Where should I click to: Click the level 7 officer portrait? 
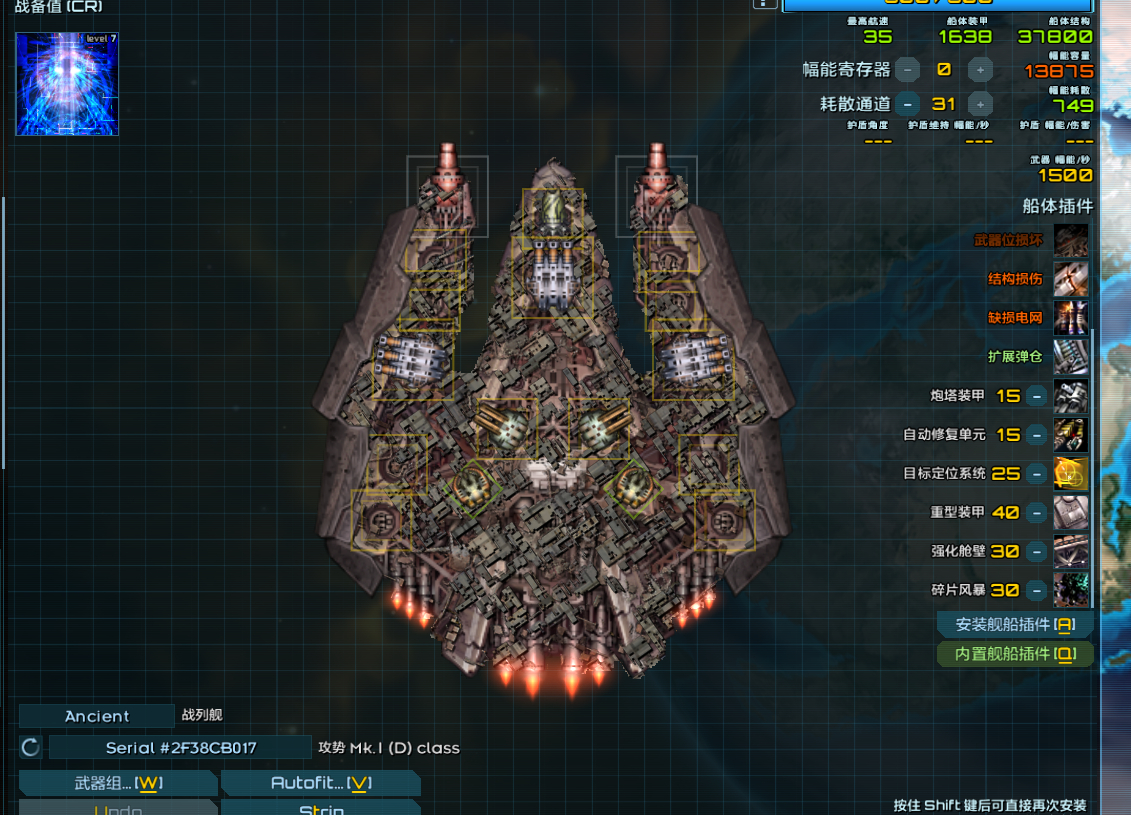(x=67, y=84)
